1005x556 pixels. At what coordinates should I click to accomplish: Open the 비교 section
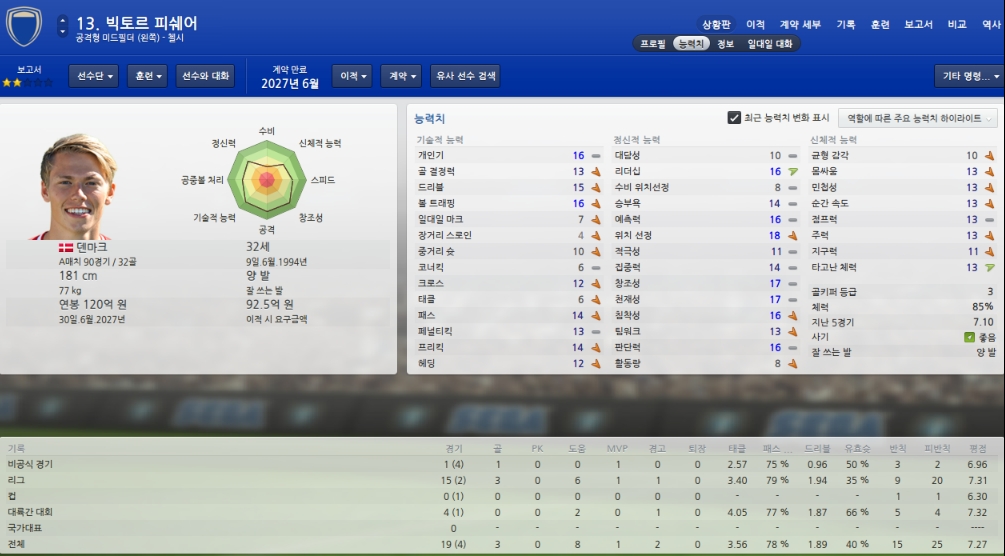pos(957,24)
